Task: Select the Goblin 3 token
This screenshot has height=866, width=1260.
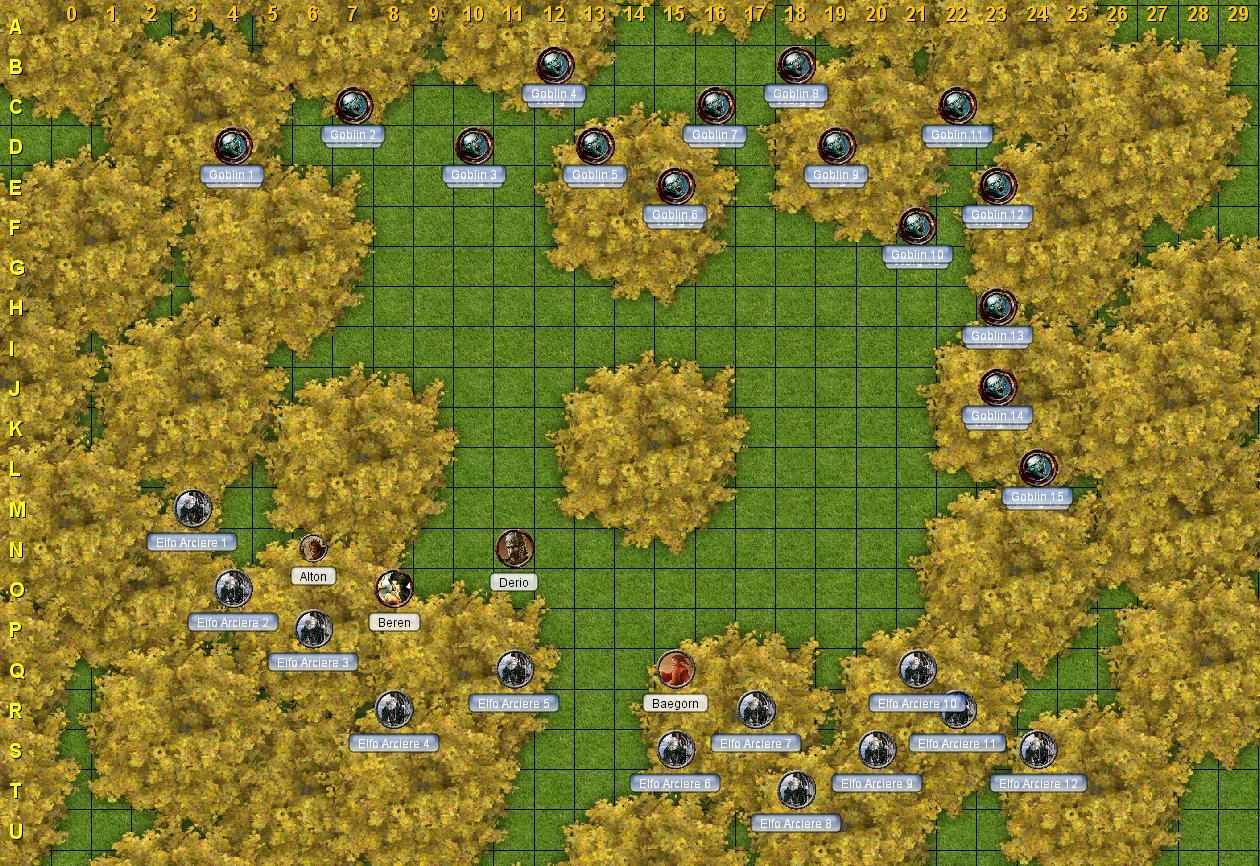Action: (474, 146)
